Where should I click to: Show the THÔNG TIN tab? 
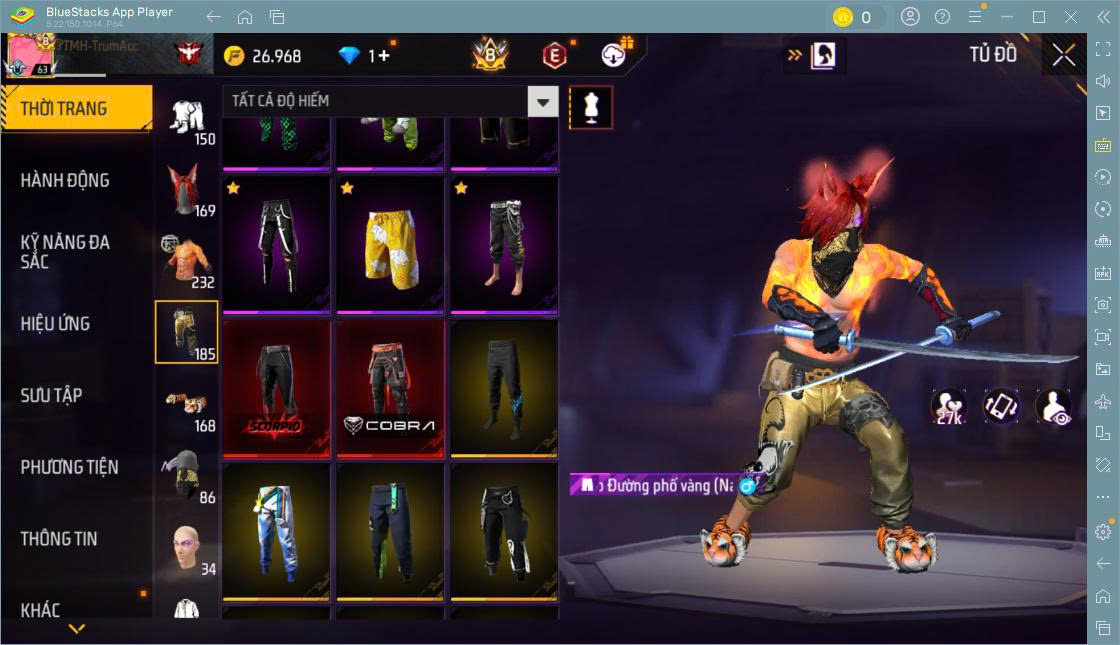click(x=59, y=539)
